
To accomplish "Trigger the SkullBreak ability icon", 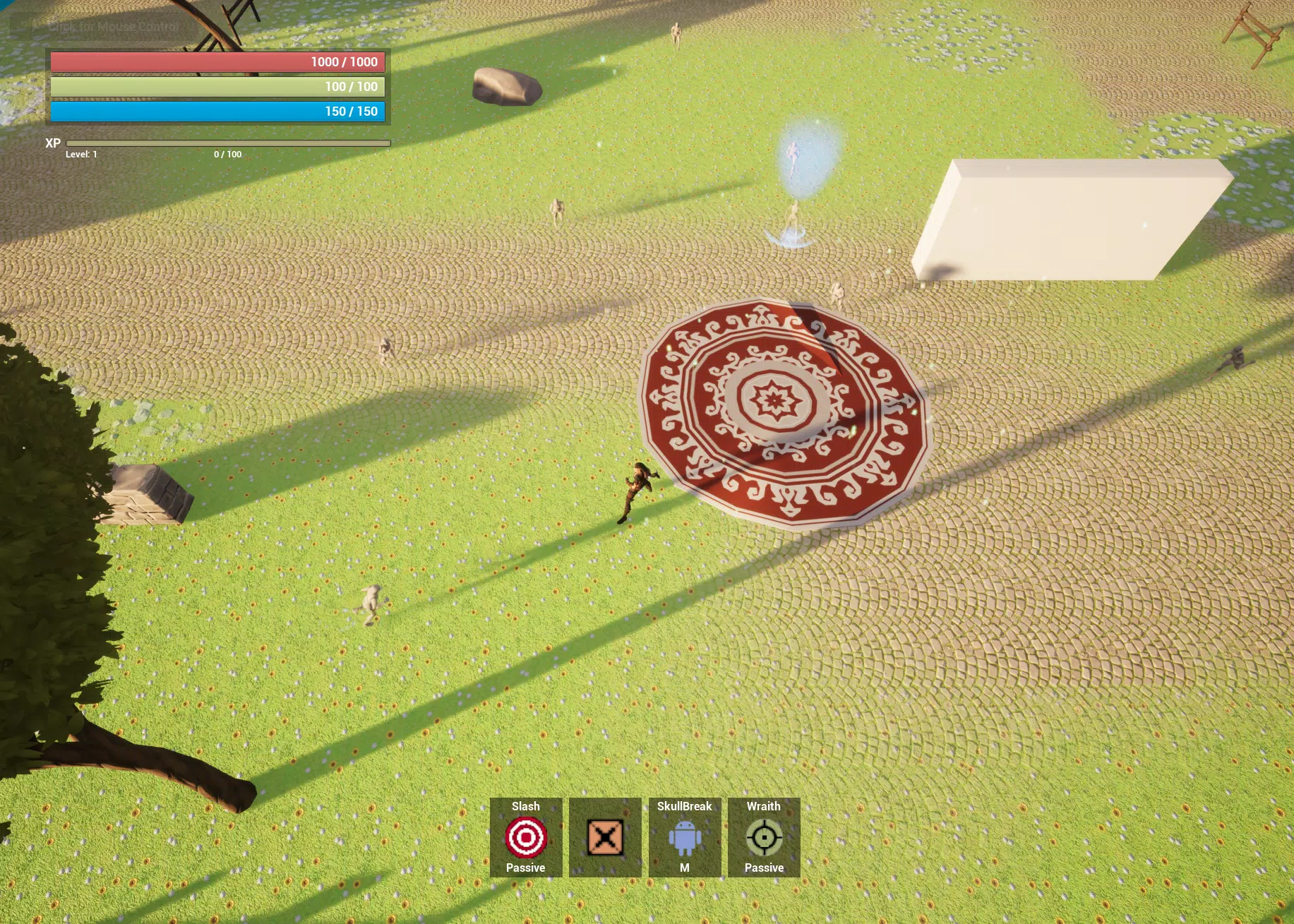I will point(684,837).
